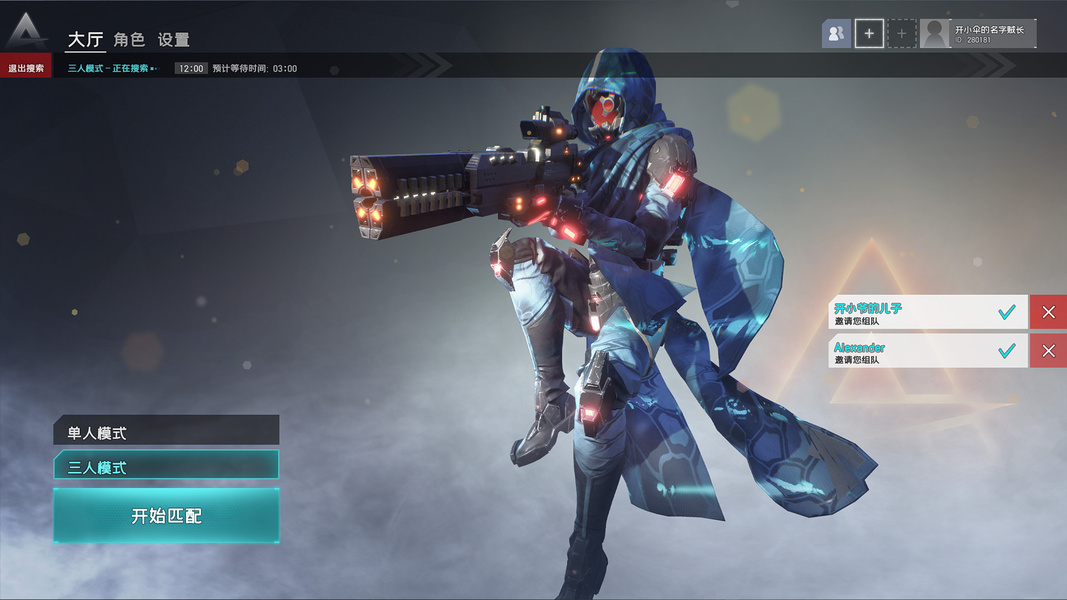Select 单人模式 solo mode
Image resolution: width=1067 pixels, height=600 pixels.
click(x=166, y=433)
